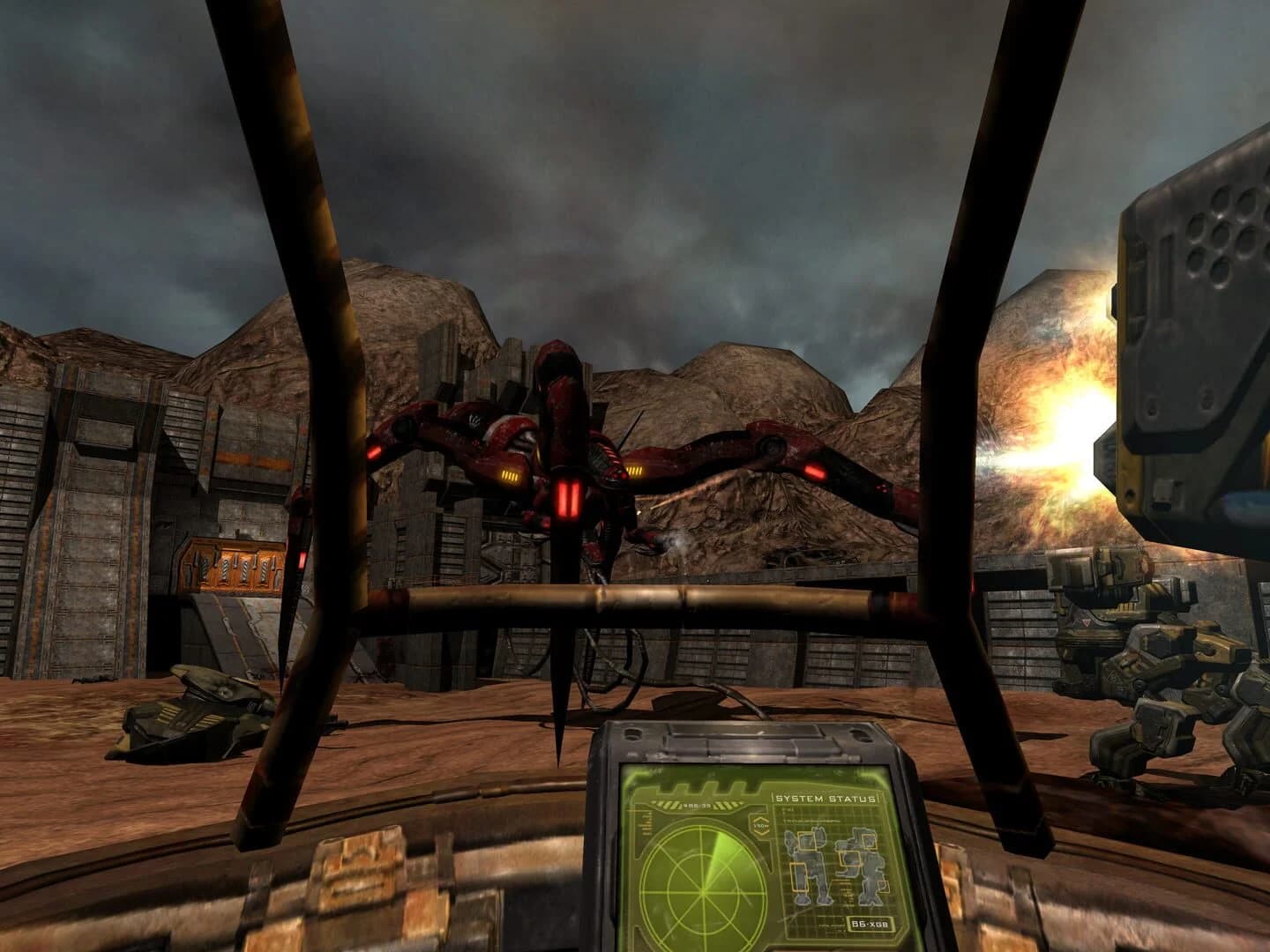Click the left mech schematic diagram
1270x952 pixels.
[805, 866]
